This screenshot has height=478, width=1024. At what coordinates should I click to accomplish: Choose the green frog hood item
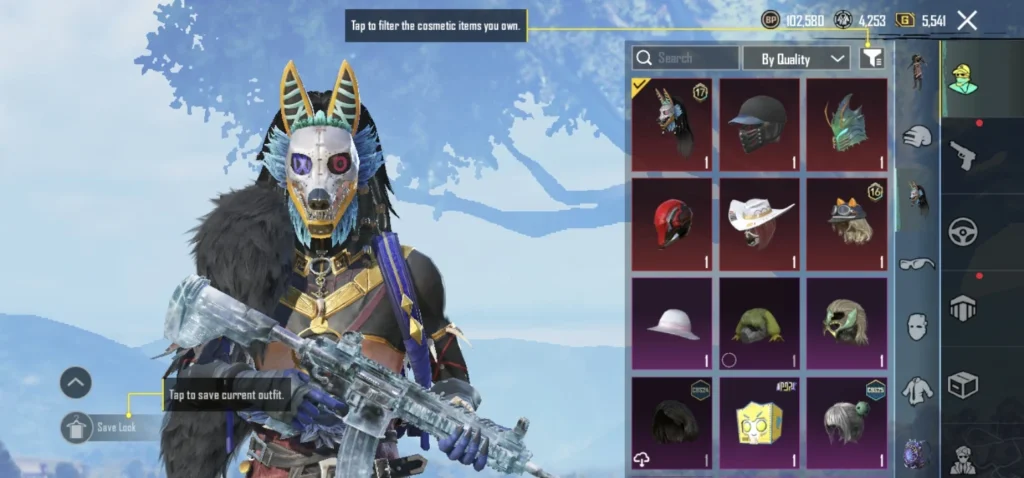click(759, 323)
